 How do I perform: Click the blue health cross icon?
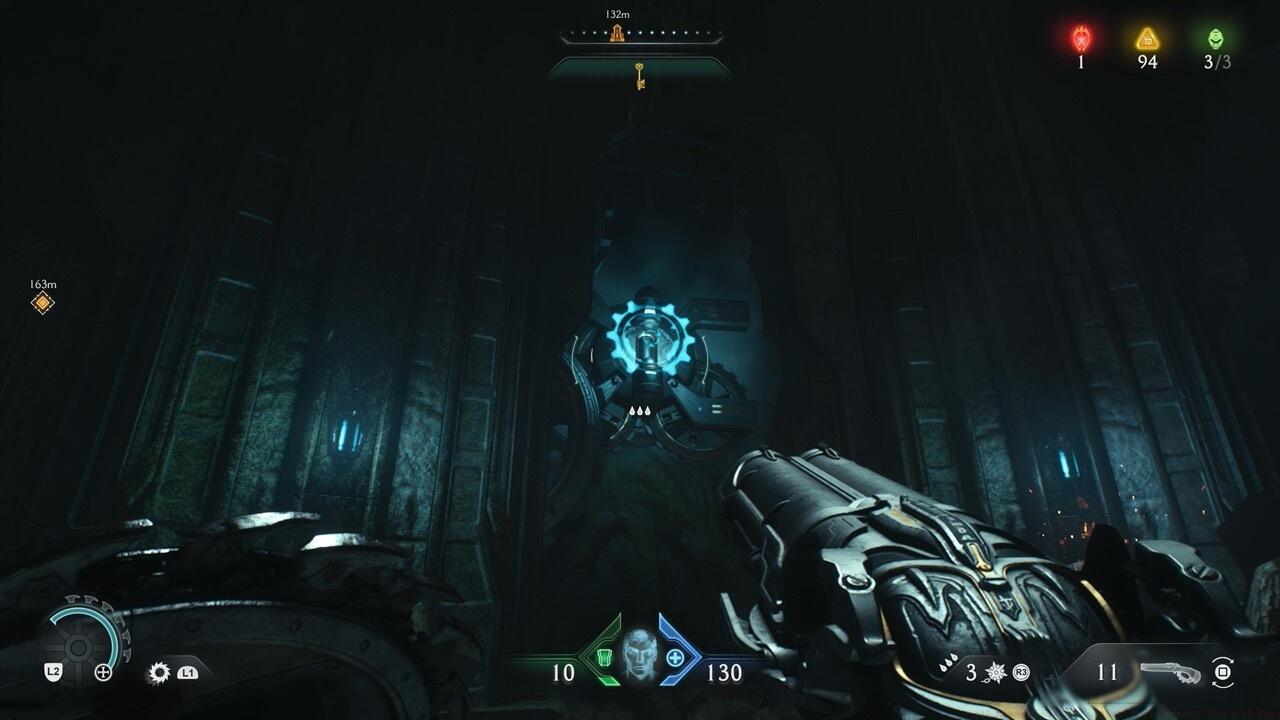676,657
